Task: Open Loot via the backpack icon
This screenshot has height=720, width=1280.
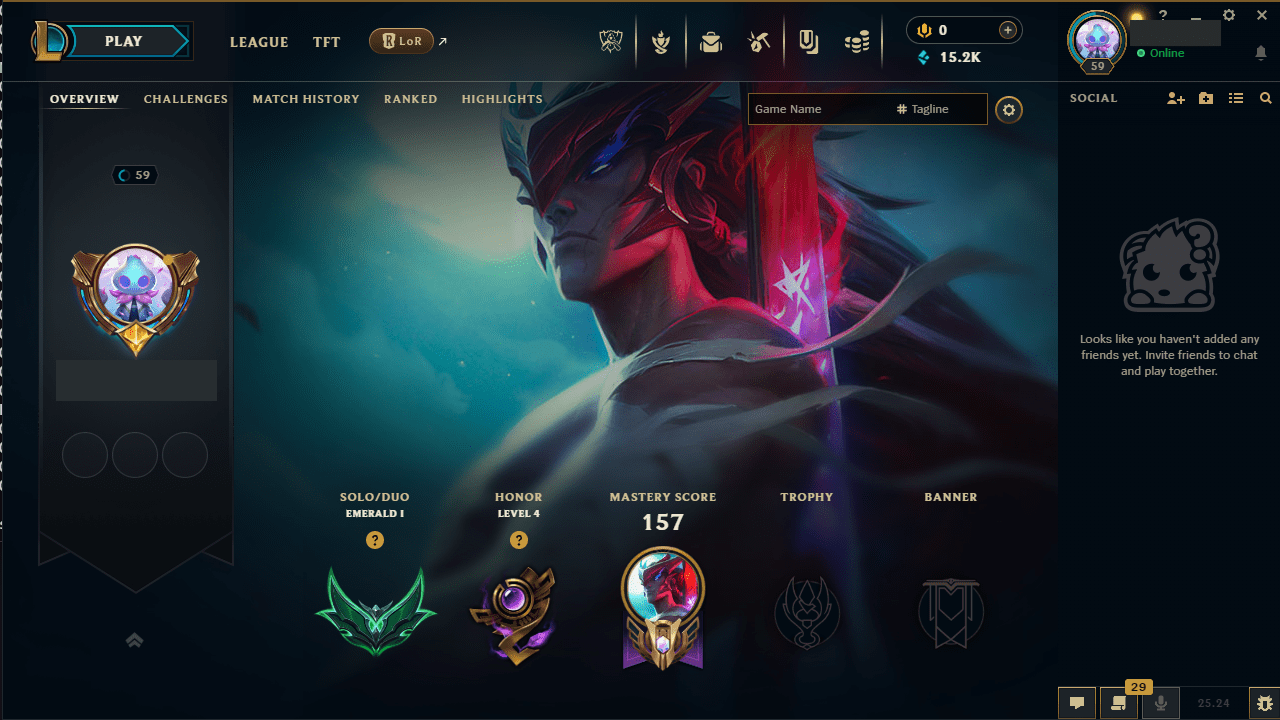Action: pyautogui.click(x=711, y=41)
